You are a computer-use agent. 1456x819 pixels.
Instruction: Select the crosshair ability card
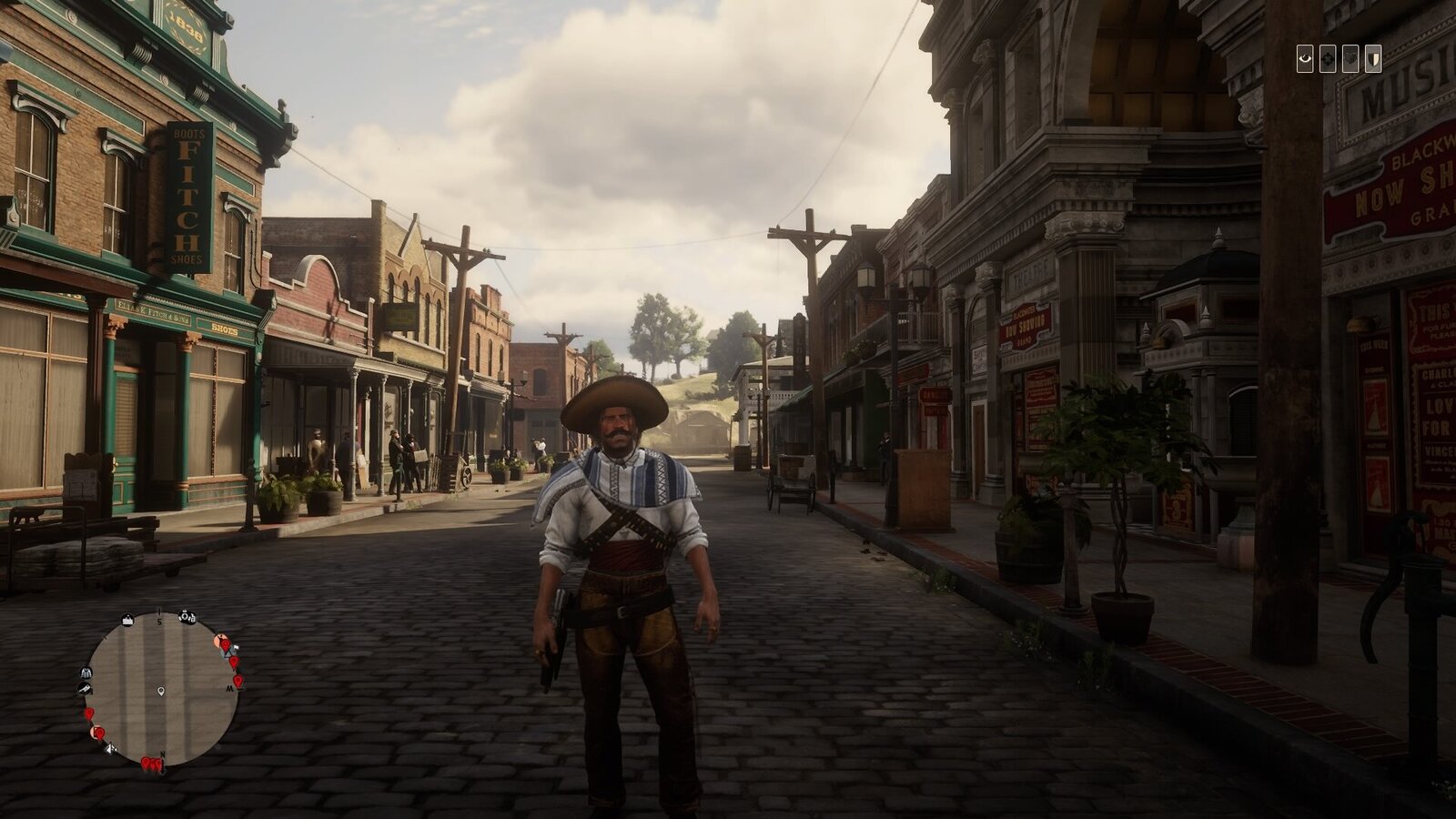(1329, 58)
